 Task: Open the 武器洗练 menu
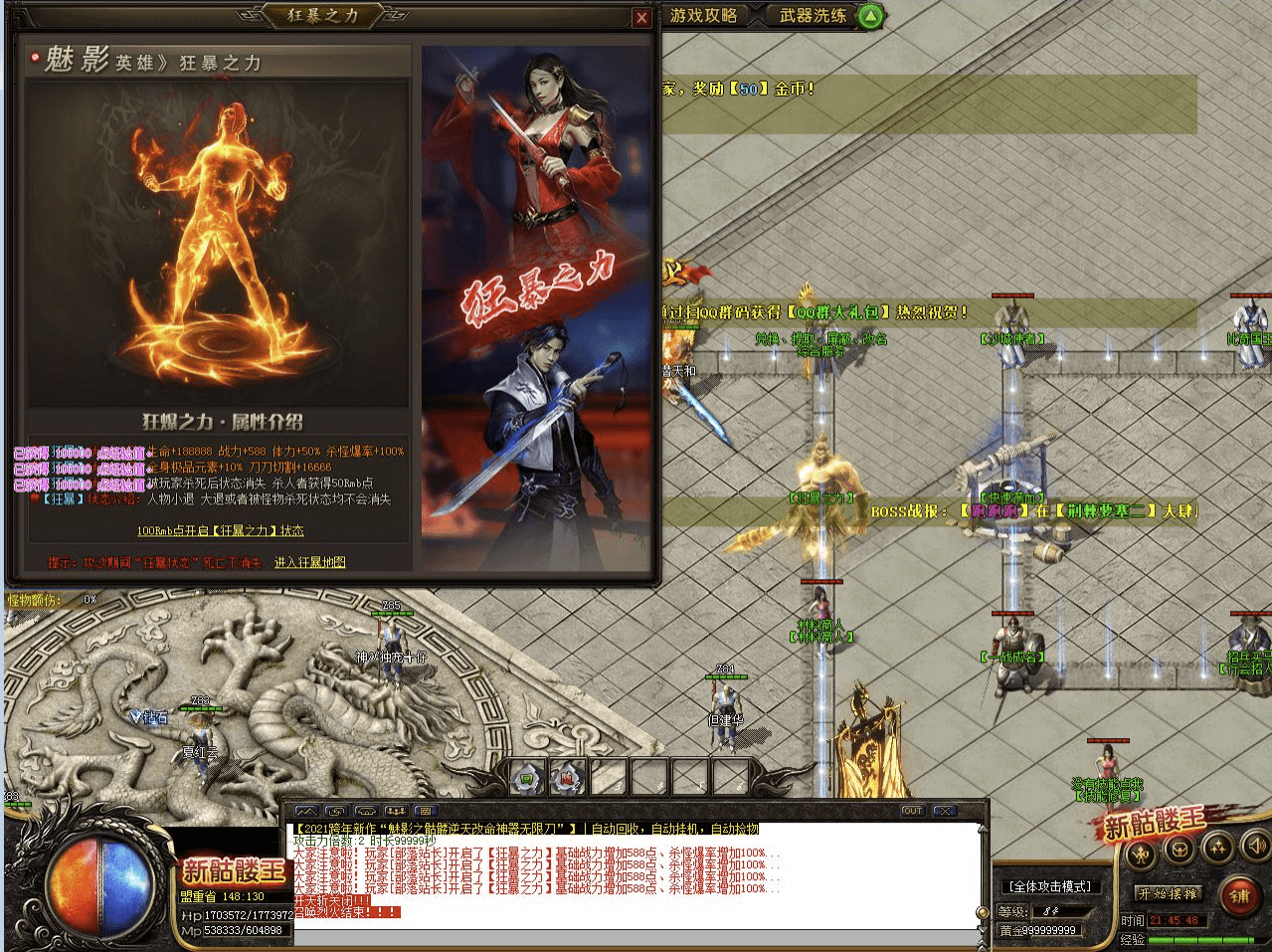(x=813, y=15)
